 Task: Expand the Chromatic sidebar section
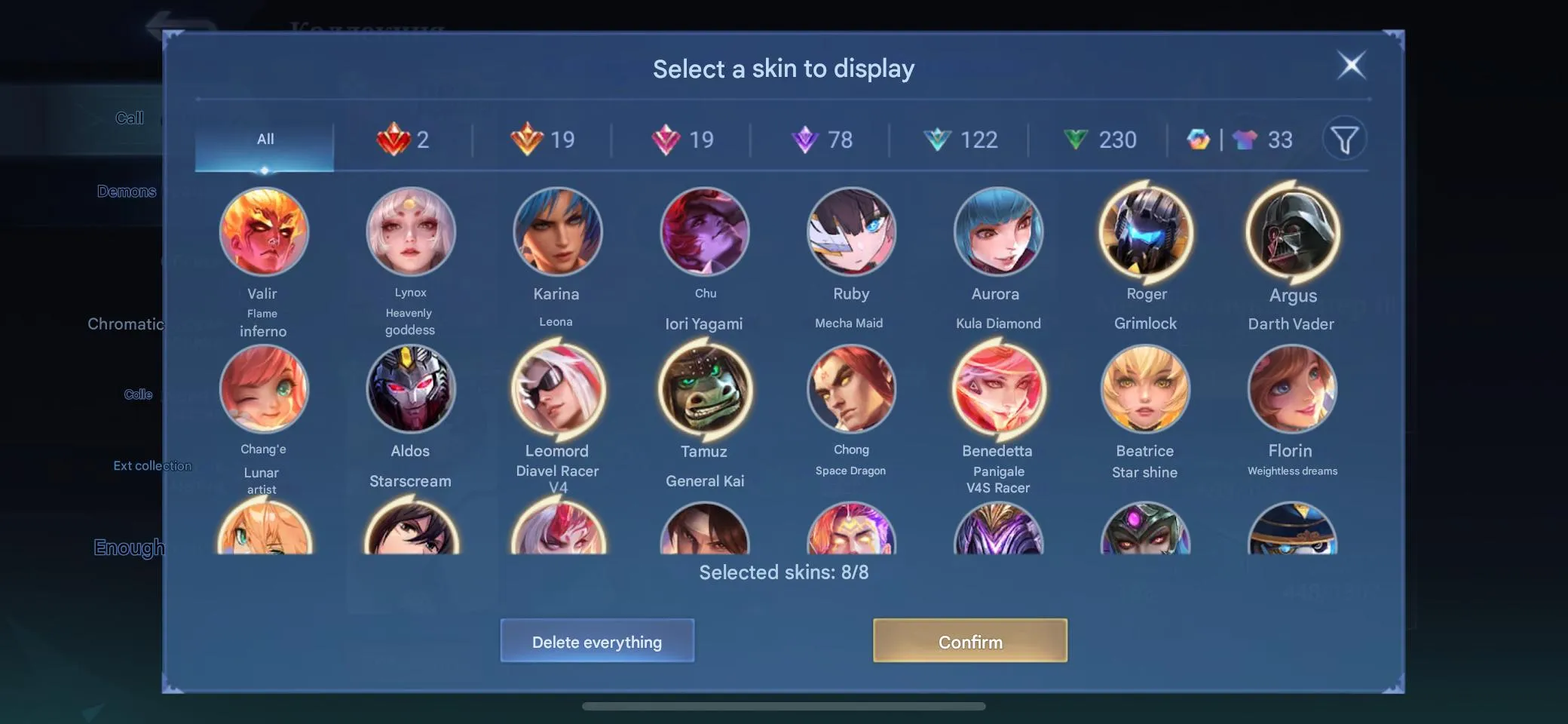[x=126, y=324]
